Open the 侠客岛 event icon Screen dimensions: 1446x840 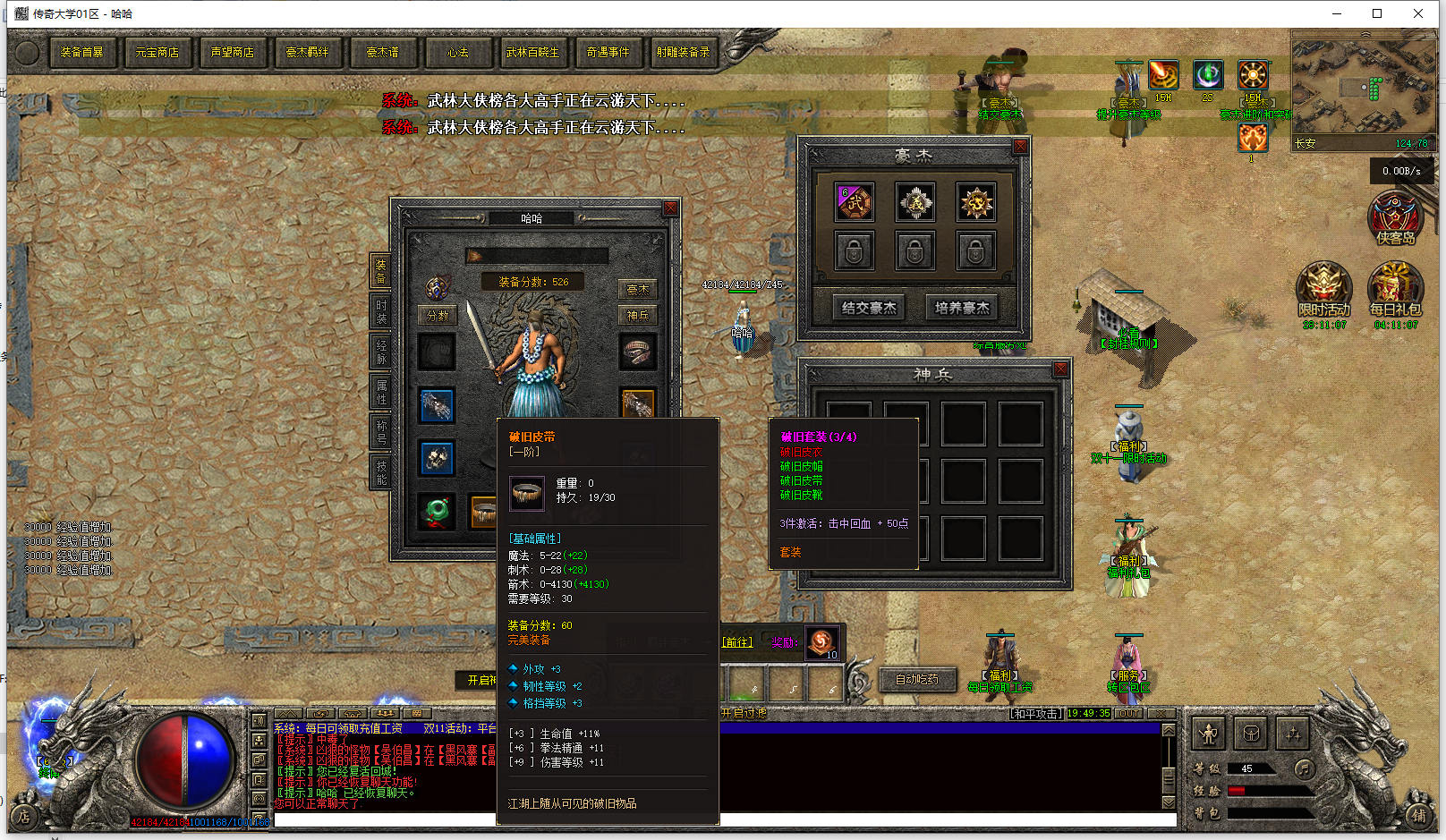[1395, 219]
